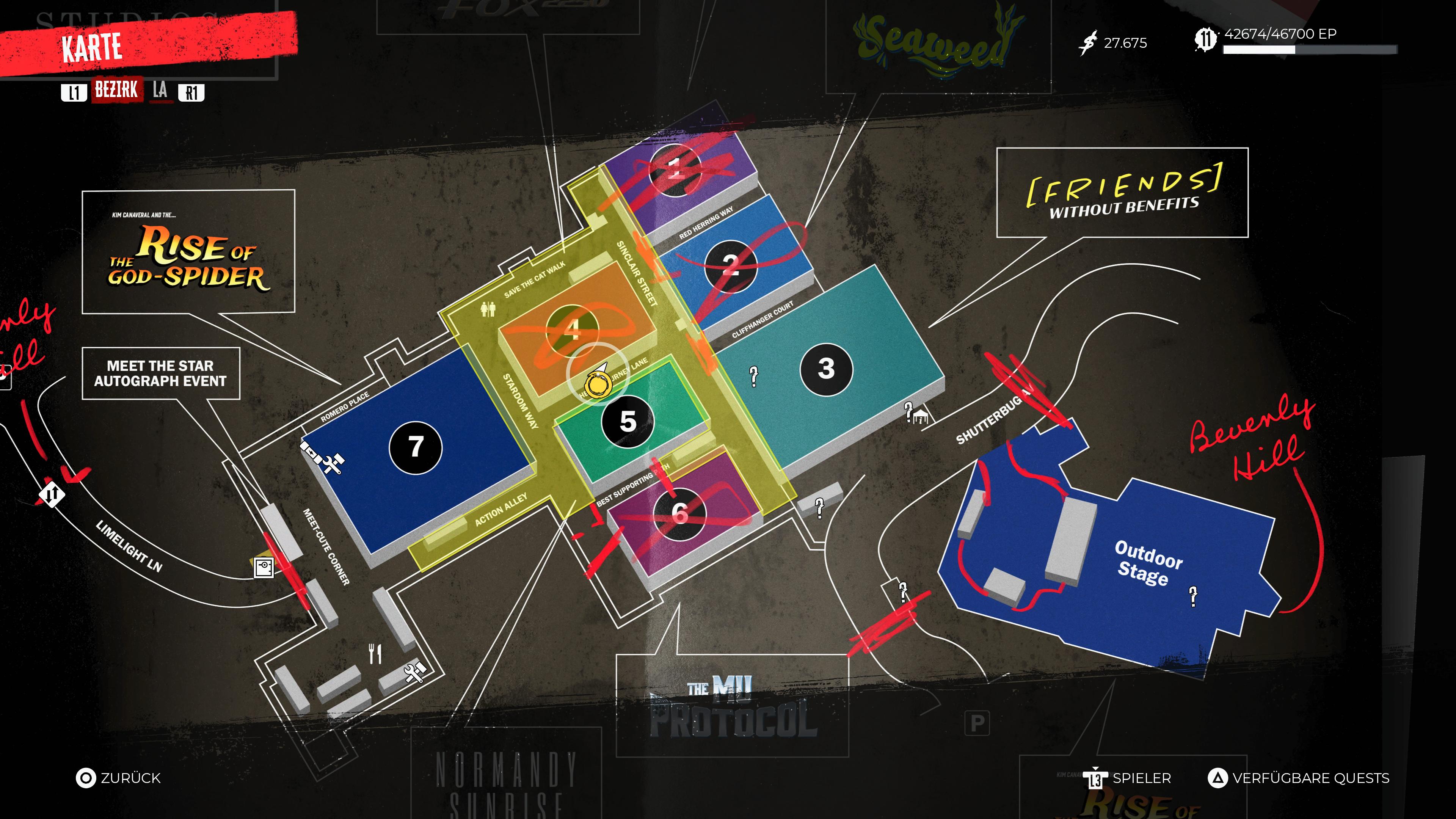Image resolution: width=1456 pixels, height=819 pixels.
Task: Select the fork and knife icon
Action: point(375,654)
